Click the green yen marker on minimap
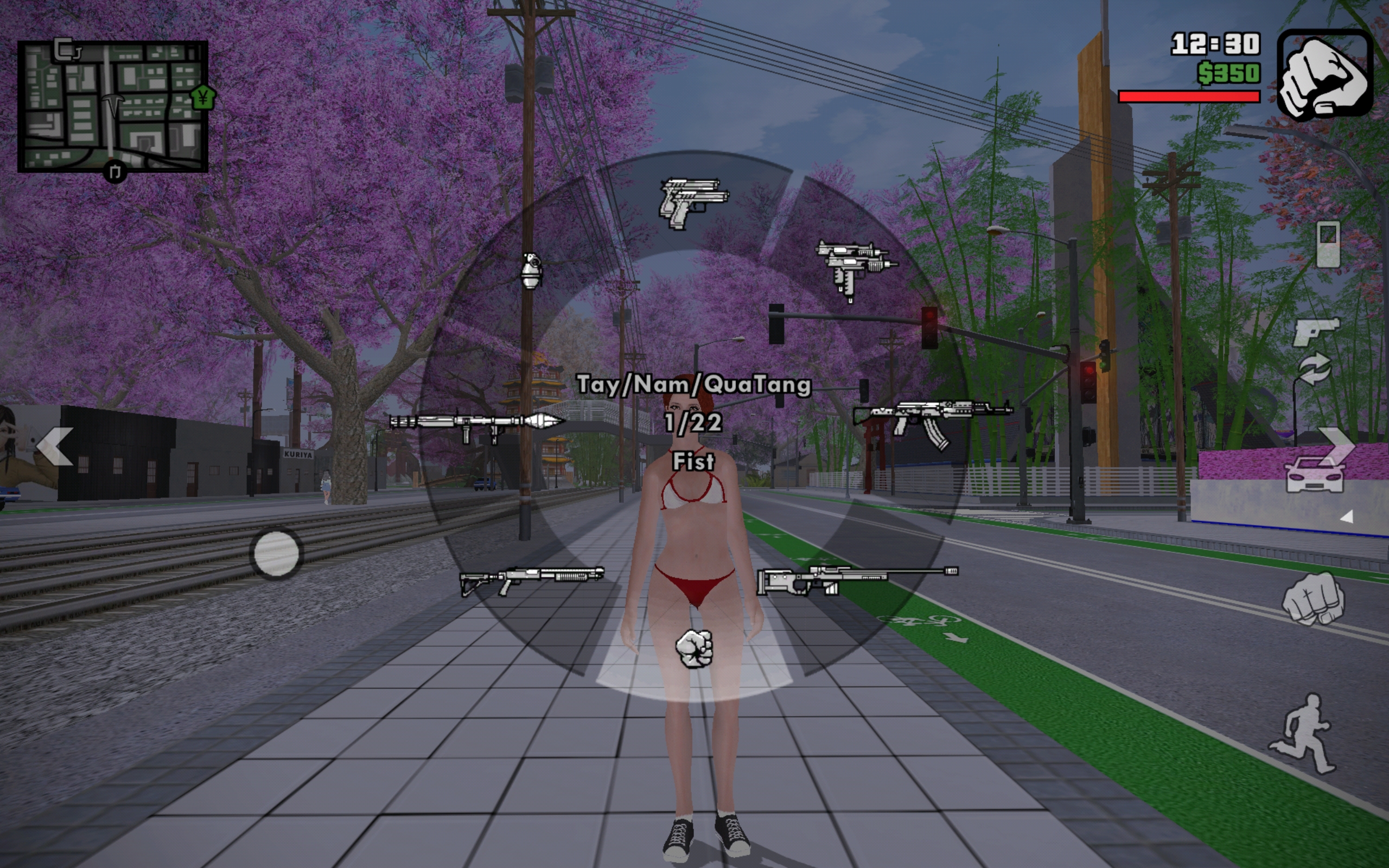 tap(202, 98)
